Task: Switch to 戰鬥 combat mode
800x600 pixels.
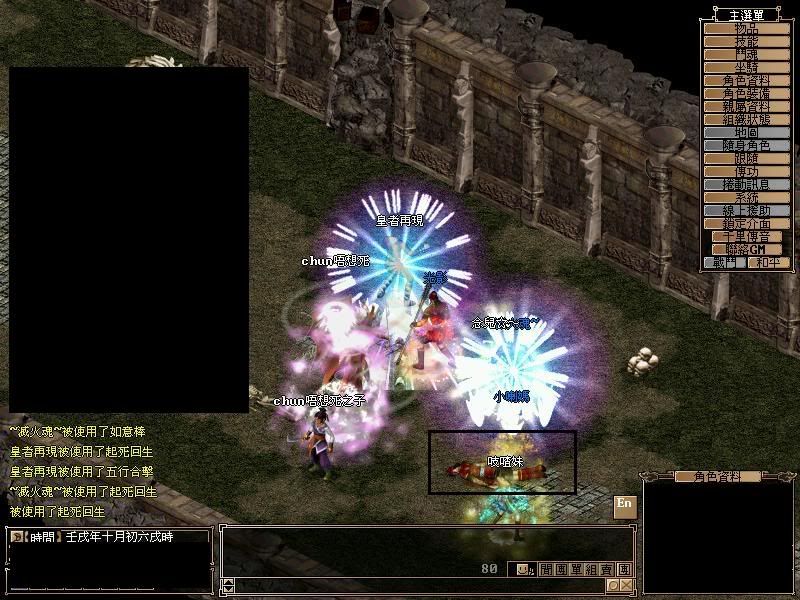Action: point(725,262)
